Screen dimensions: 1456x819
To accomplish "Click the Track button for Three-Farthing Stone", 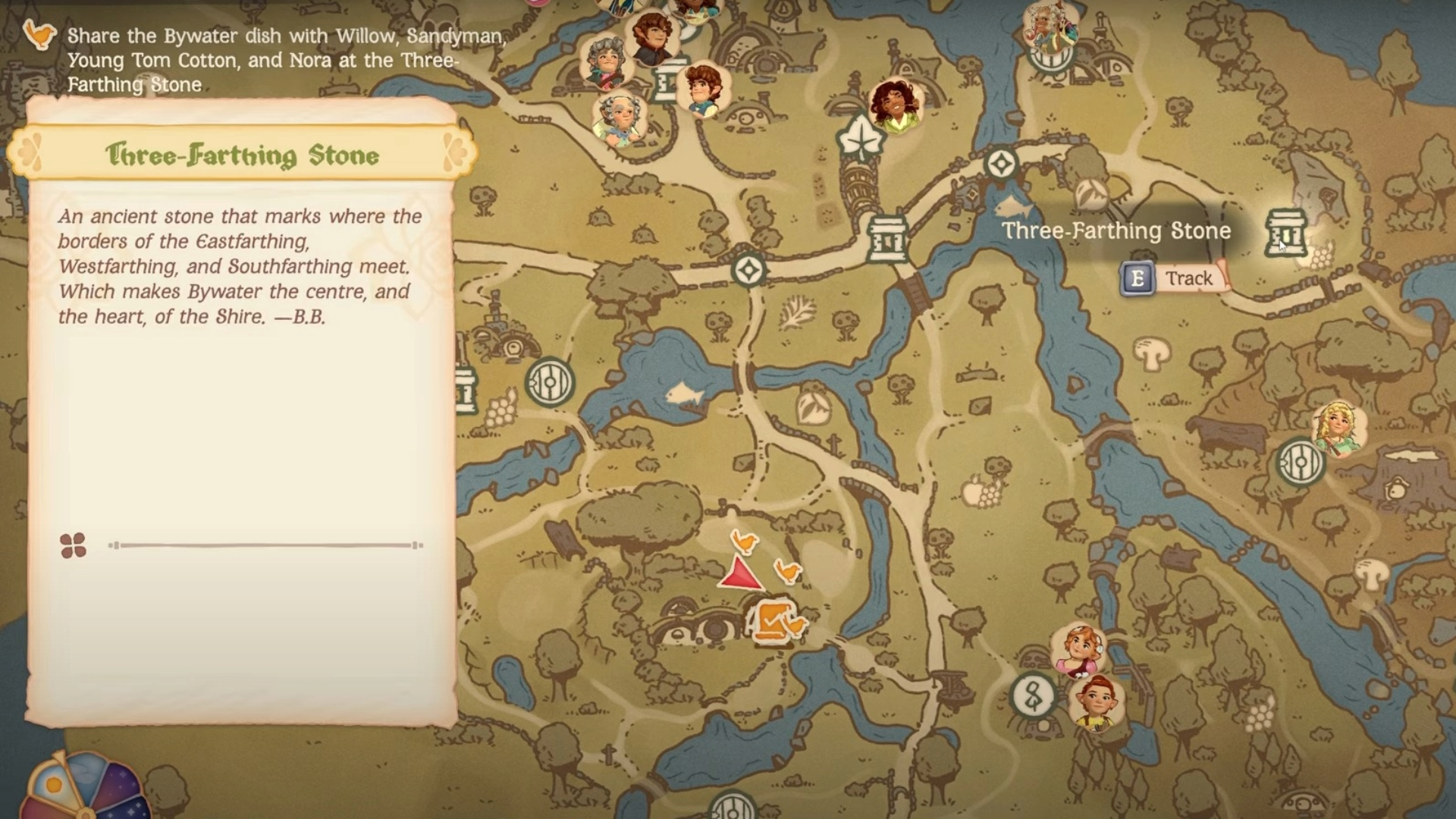I will 1173,278.
